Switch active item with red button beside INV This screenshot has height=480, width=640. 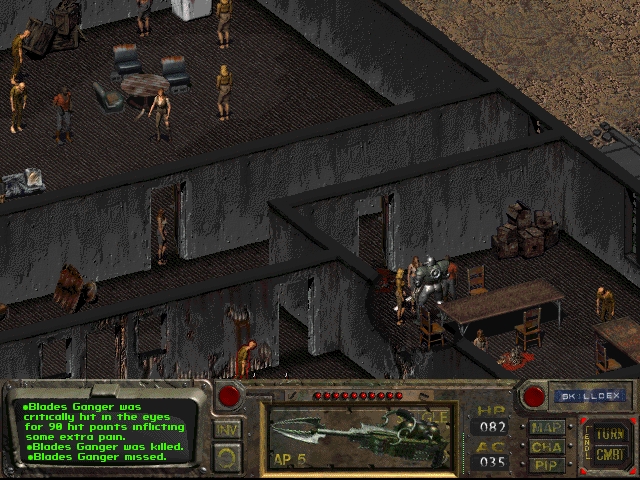[x=229, y=396]
